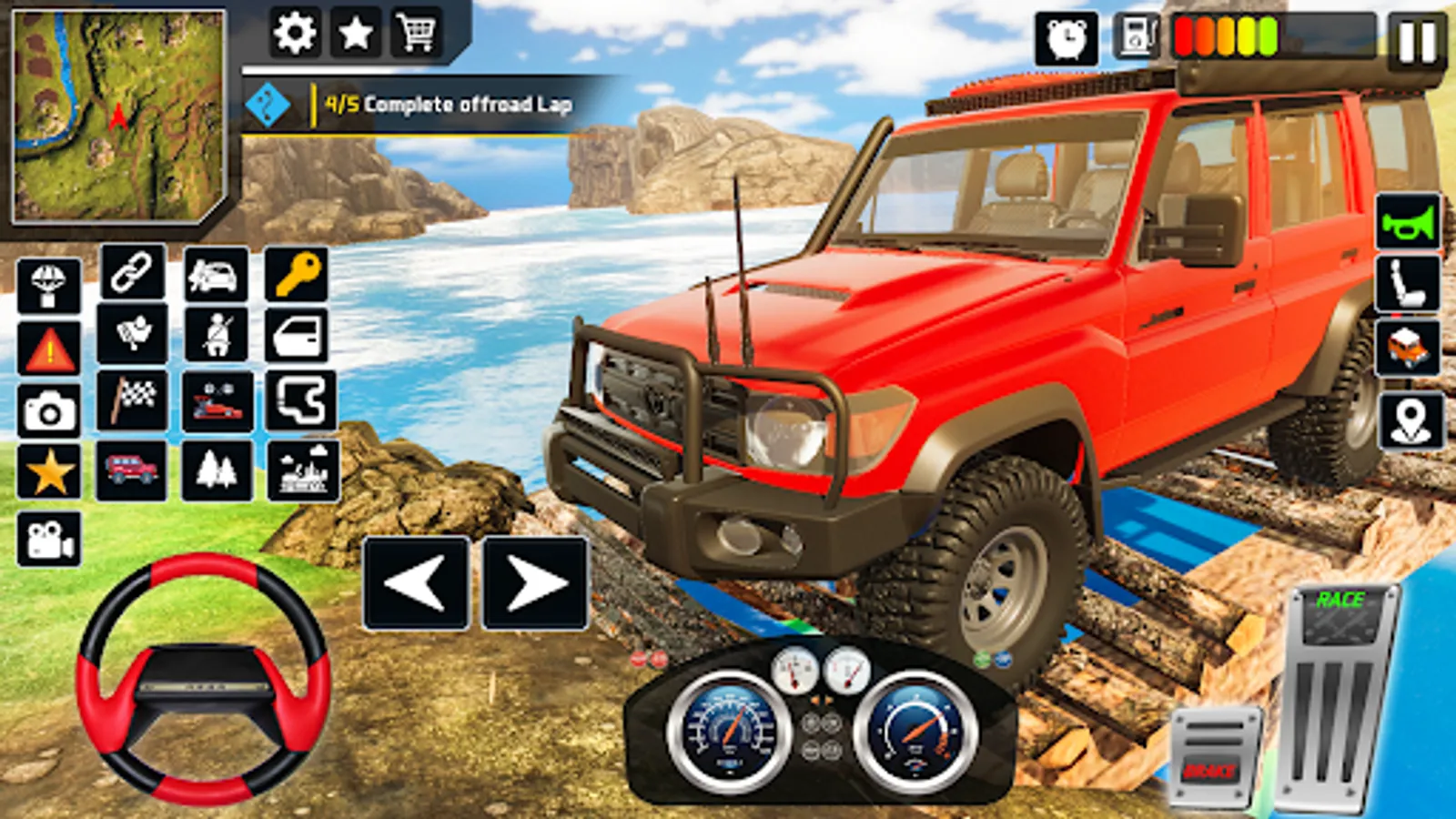1456x819 pixels.
Task: Honk the green horn button
Action: click(x=1408, y=222)
